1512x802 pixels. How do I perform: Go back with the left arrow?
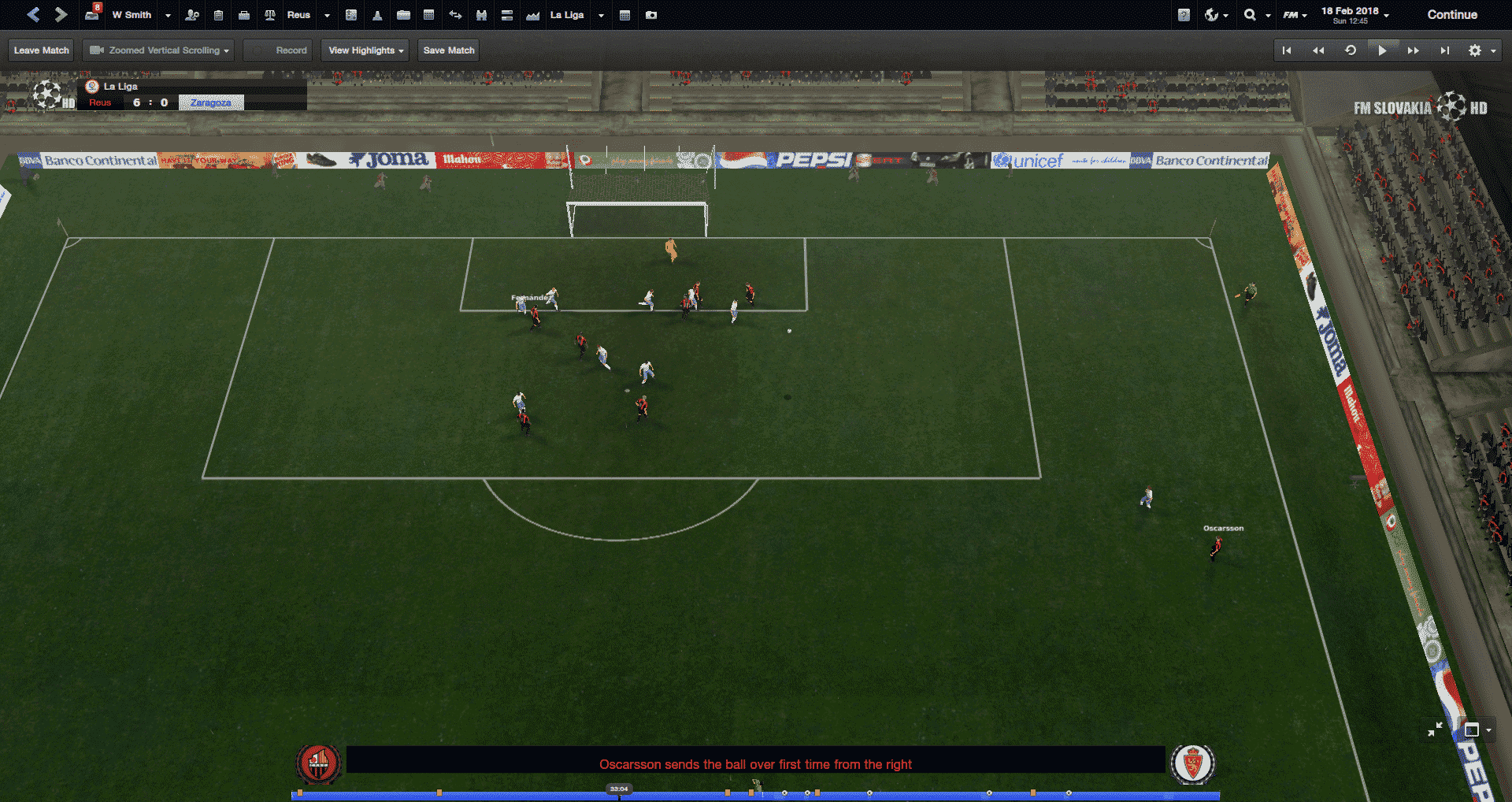coord(33,15)
